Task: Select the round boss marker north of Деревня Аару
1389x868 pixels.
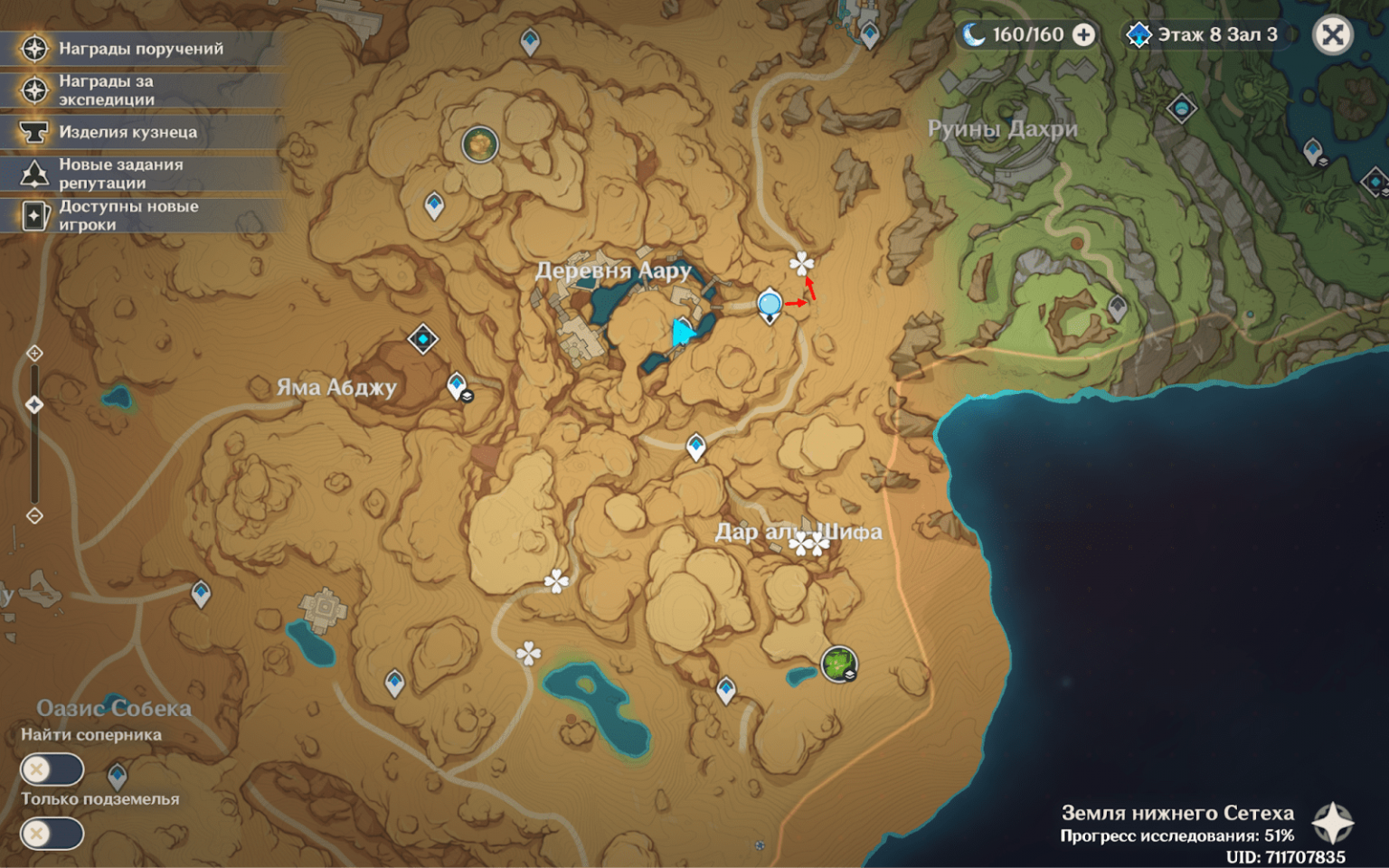Action: coord(479,144)
